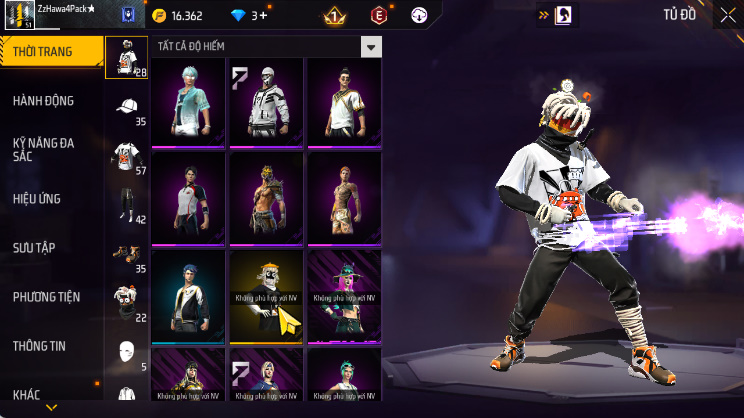This screenshot has width=744, height=418.
Task: Pick the white-haired teal shirt outfit
Action: 189,102
